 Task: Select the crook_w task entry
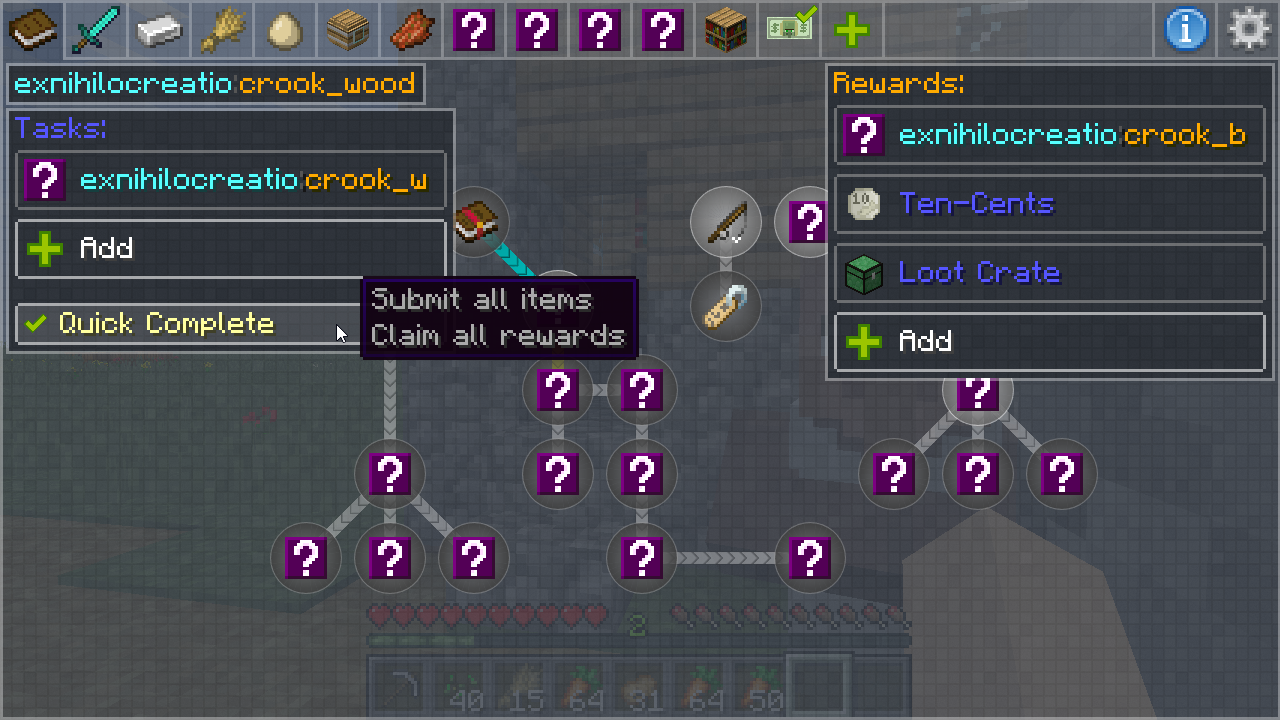coord(231,180)
